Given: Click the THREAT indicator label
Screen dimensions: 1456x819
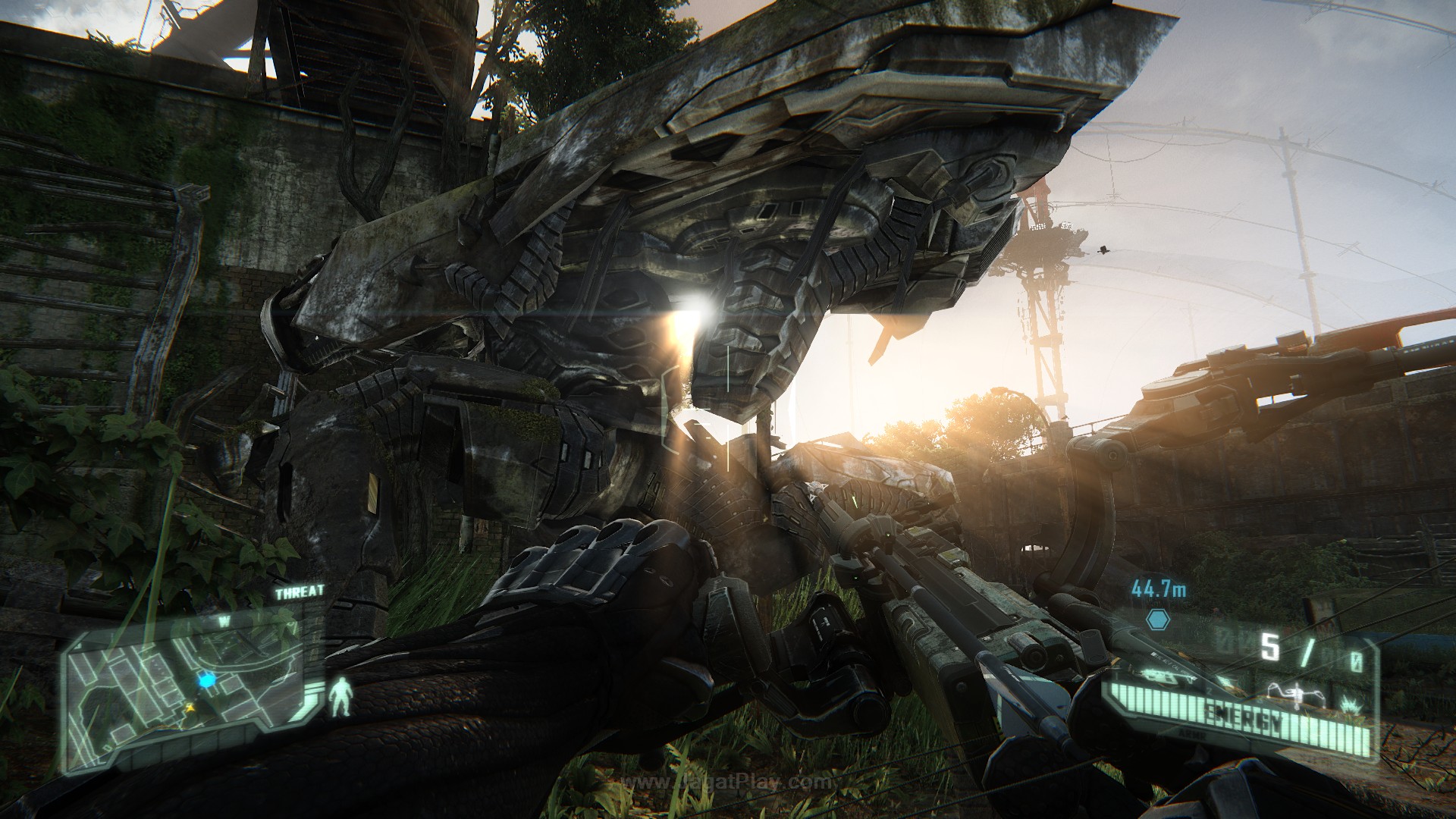Looking at the screenshot, I should pyautogui.click(x=300, y=591).
